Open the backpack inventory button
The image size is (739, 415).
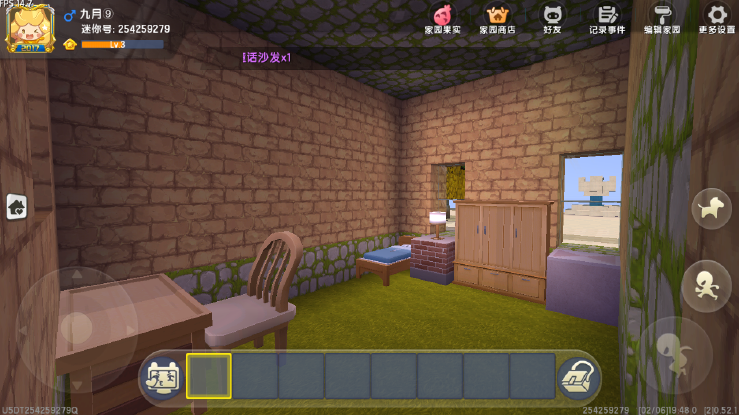pos(577,377)
